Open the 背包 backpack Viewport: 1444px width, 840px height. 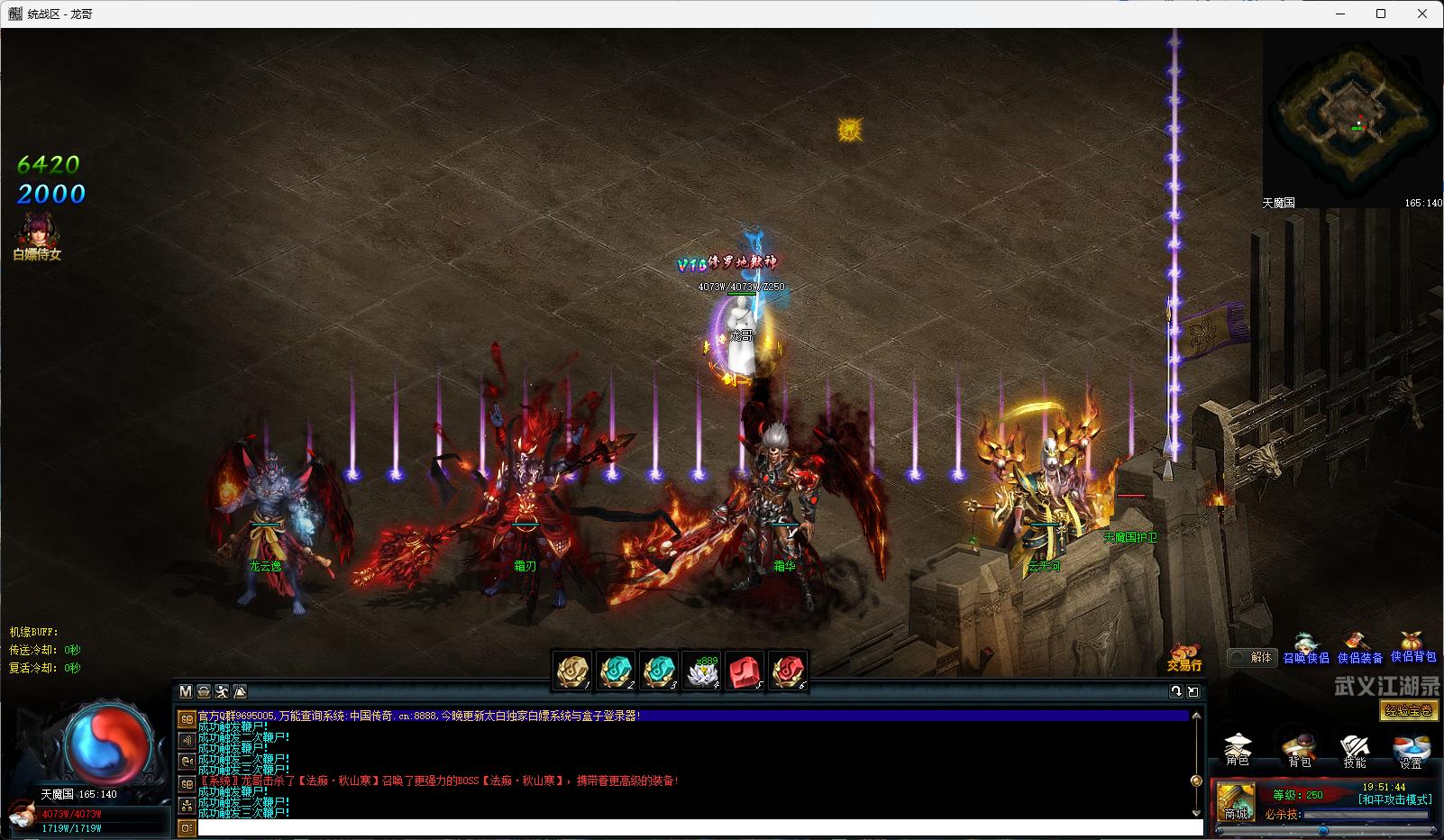point(1298,749)
